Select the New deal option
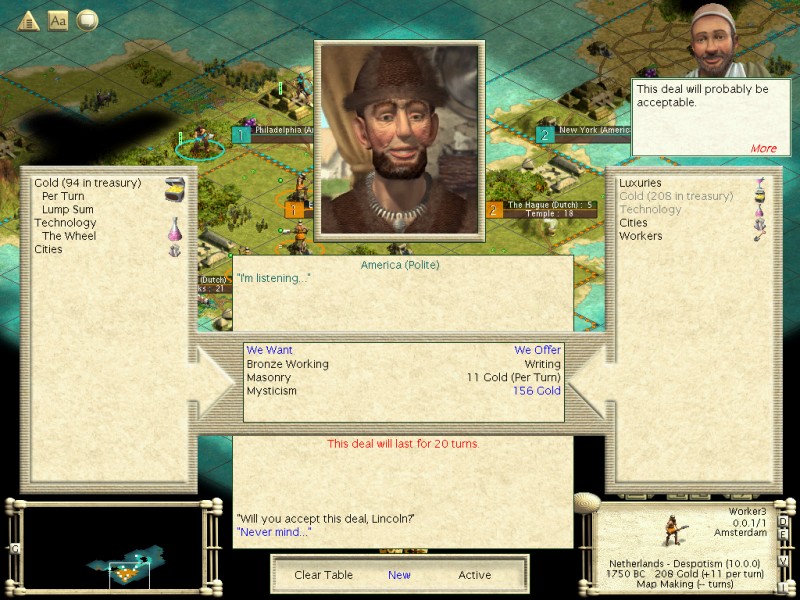 [399, 575]
